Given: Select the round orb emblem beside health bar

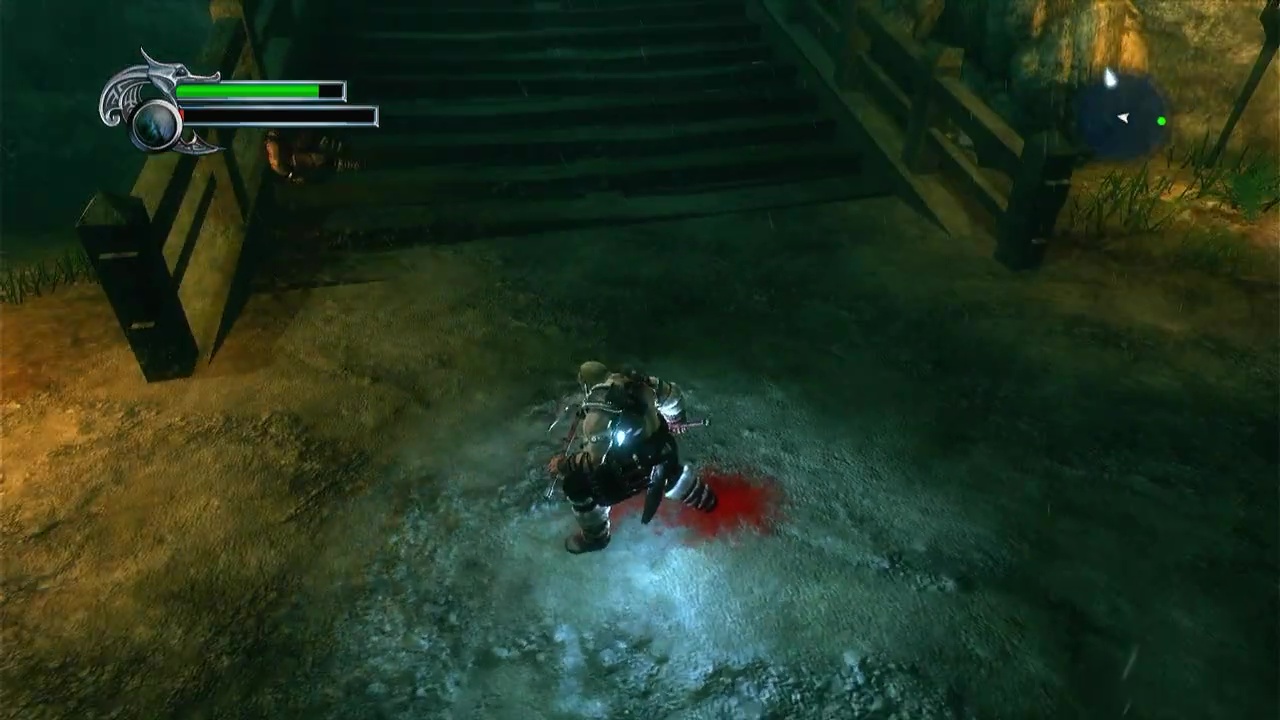Looking at the screenshot, I should (x=157, y=124).
